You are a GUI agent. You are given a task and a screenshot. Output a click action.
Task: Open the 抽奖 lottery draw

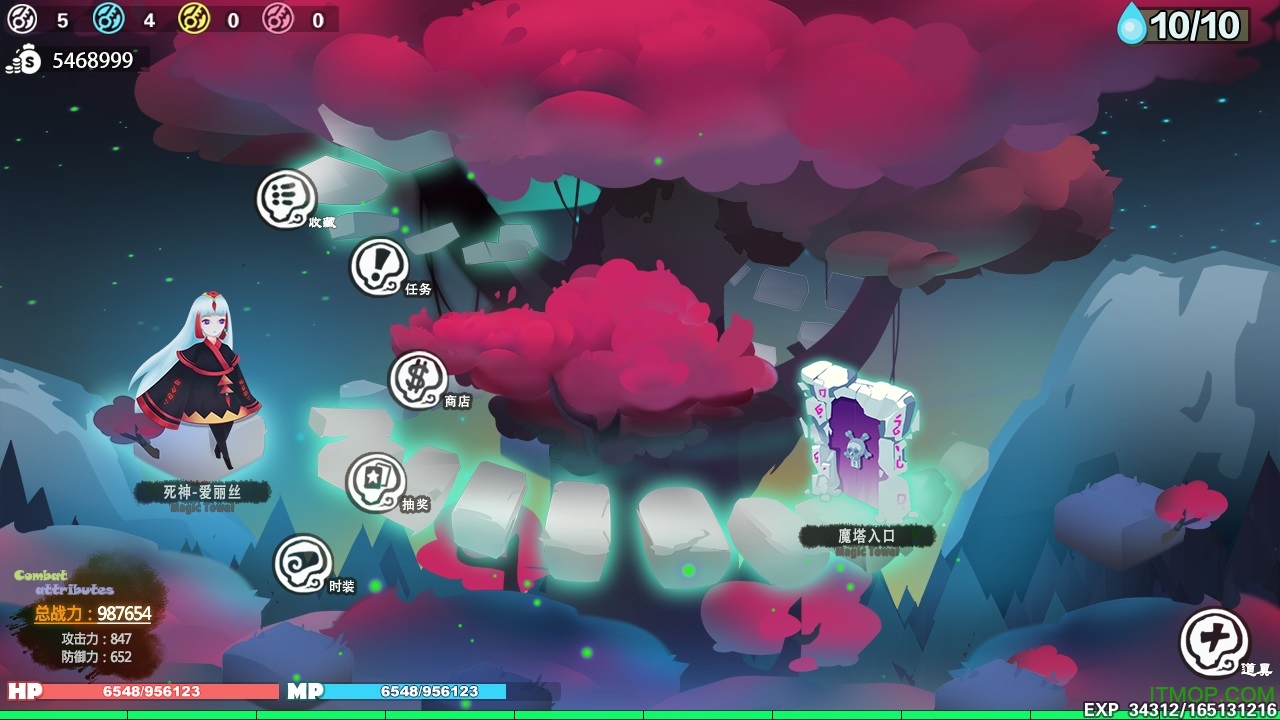(376, 483)
